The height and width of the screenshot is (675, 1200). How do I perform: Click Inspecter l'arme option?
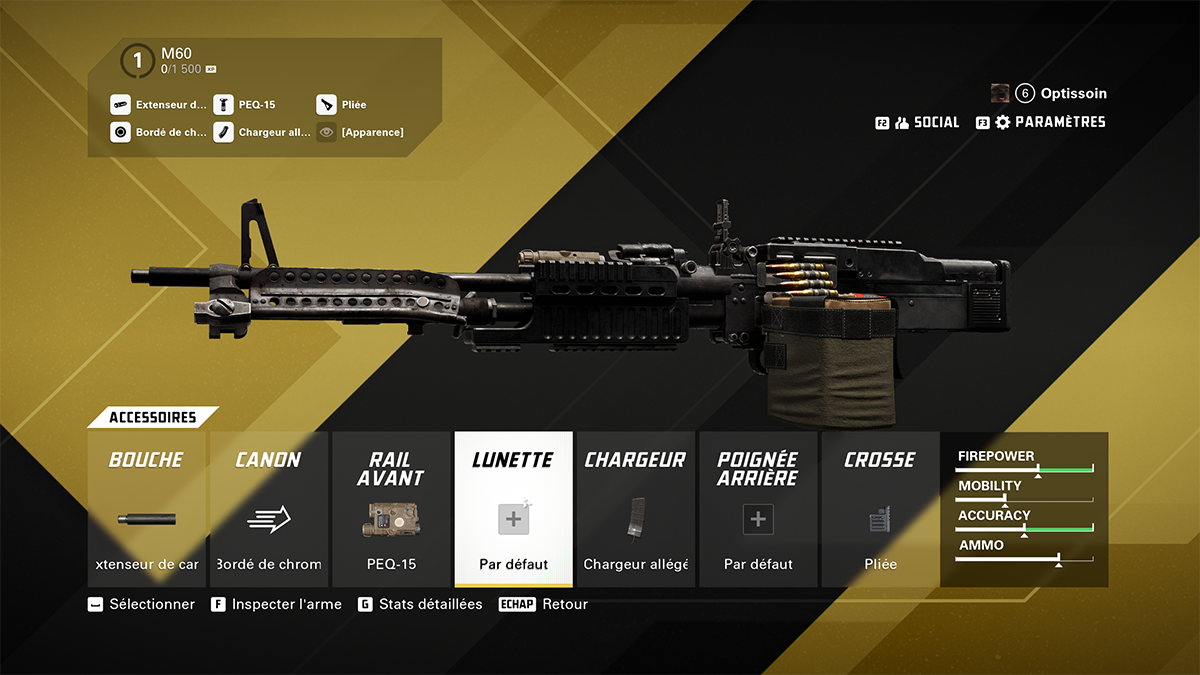[276, 604]
